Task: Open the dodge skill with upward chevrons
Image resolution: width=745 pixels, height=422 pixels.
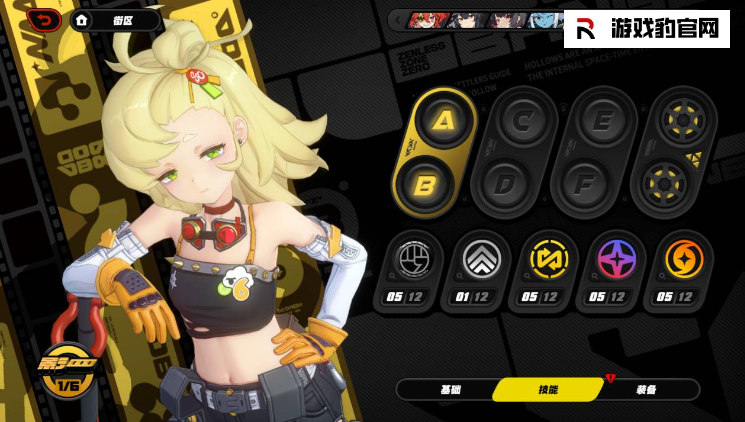Action: (476, 260)
